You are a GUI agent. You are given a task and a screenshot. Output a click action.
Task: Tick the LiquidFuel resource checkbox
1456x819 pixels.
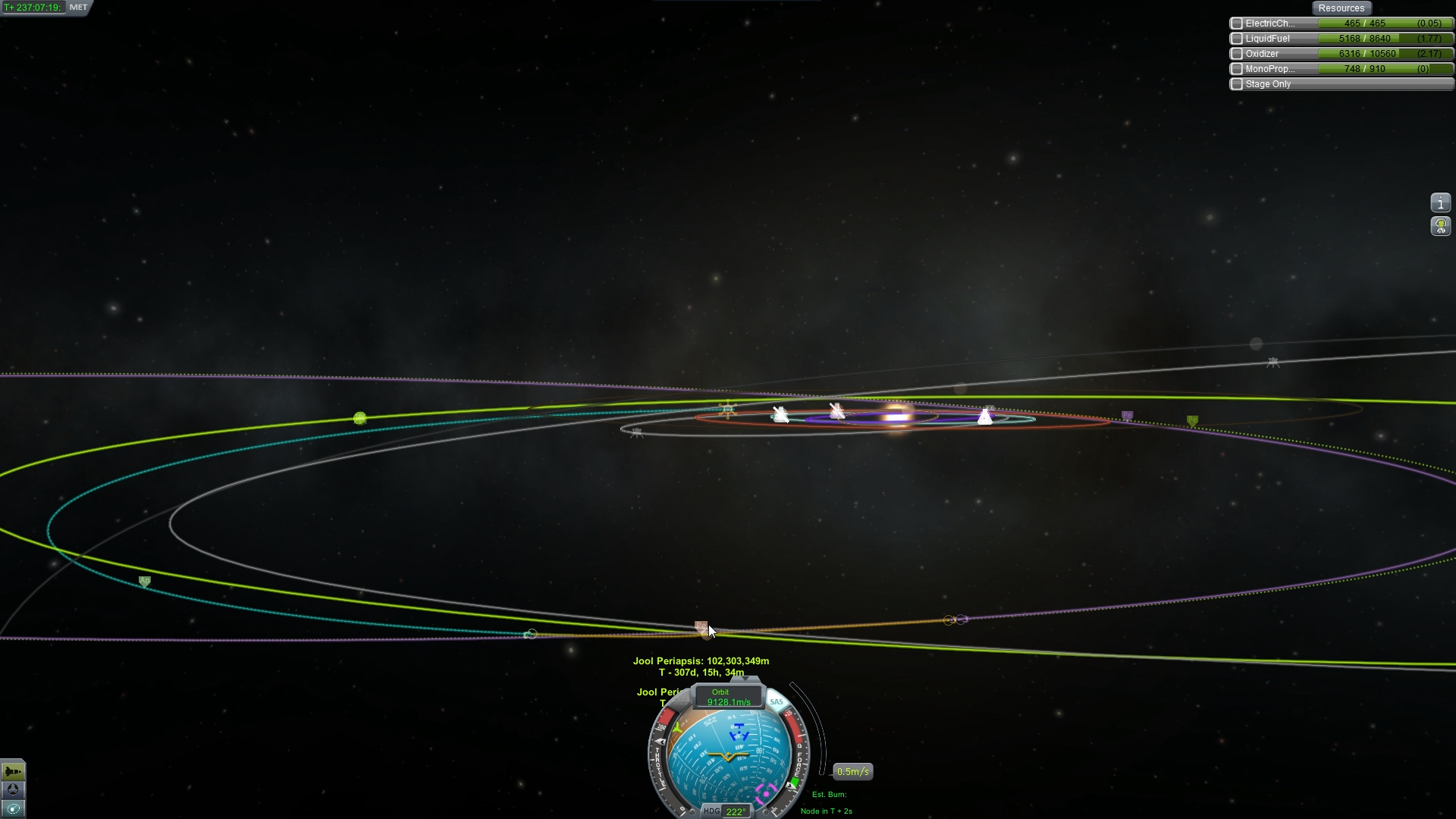(x=1237, y=39)
